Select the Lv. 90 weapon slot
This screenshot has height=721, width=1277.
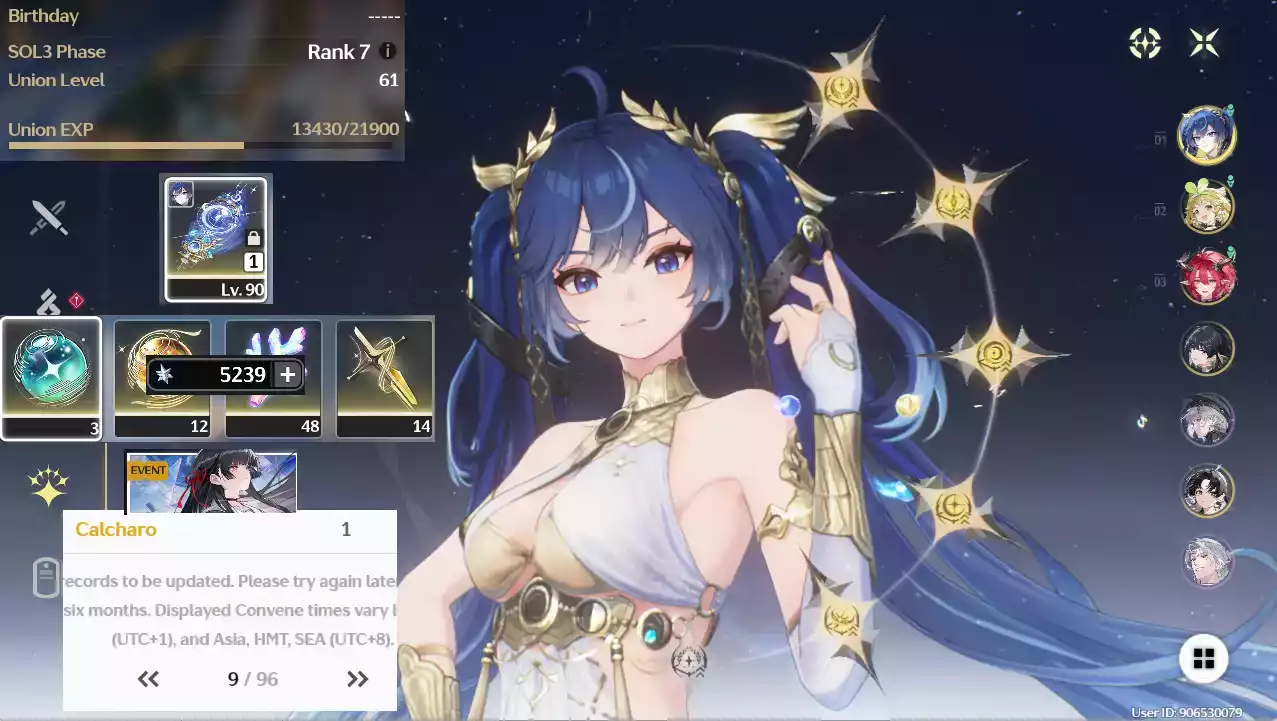tap(217, 239)
